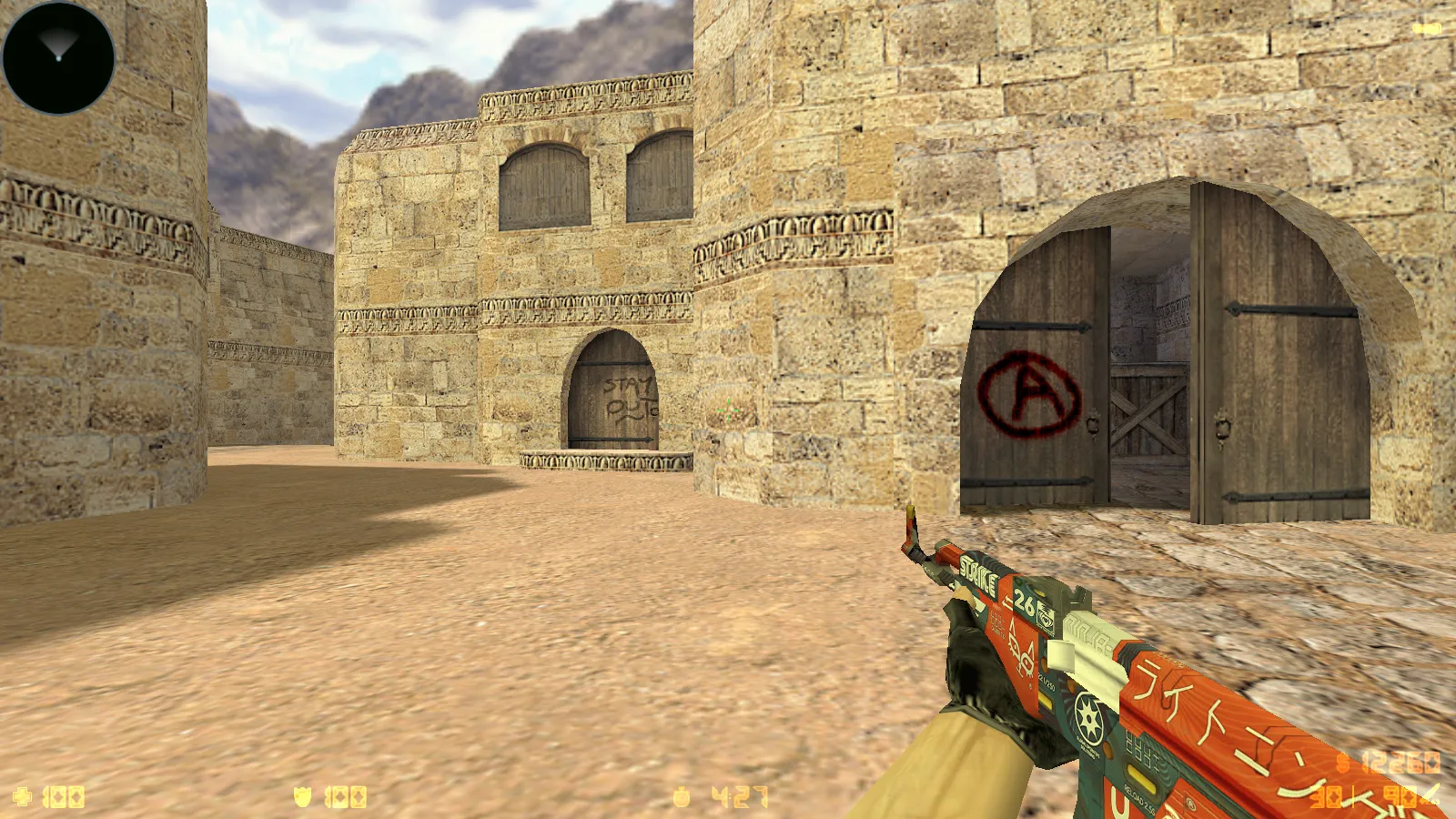Screen dimensions: 1456x819
Task: Open the small arched door with graffiti
Action: point(612,391)
